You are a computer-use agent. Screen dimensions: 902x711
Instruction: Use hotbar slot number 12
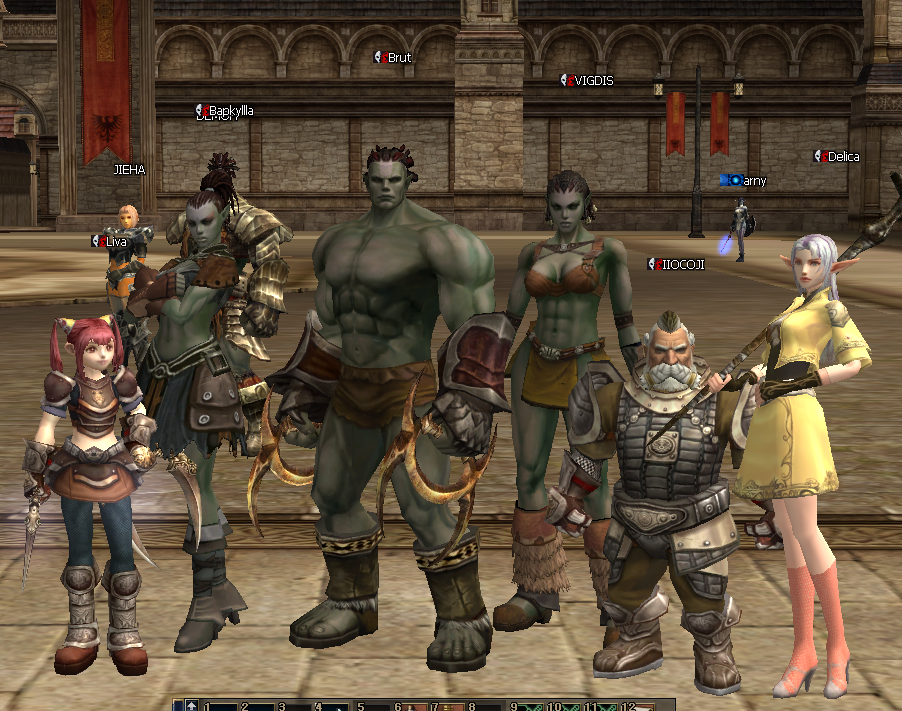tap(641, 706)
